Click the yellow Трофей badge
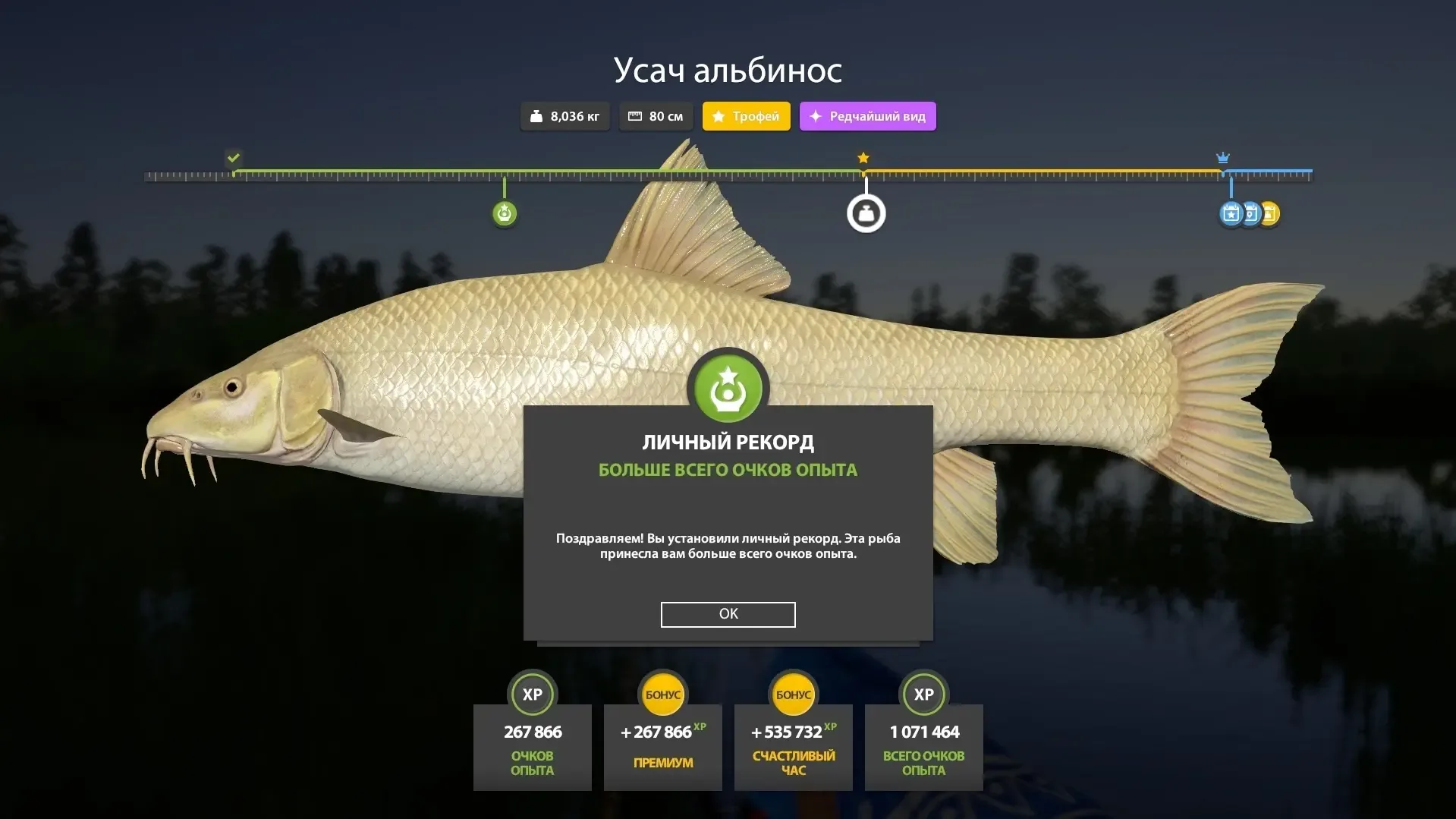Image resolution: width=1456 pixels, height=819 pixels. pyautogui.click(x=746, y=116)
